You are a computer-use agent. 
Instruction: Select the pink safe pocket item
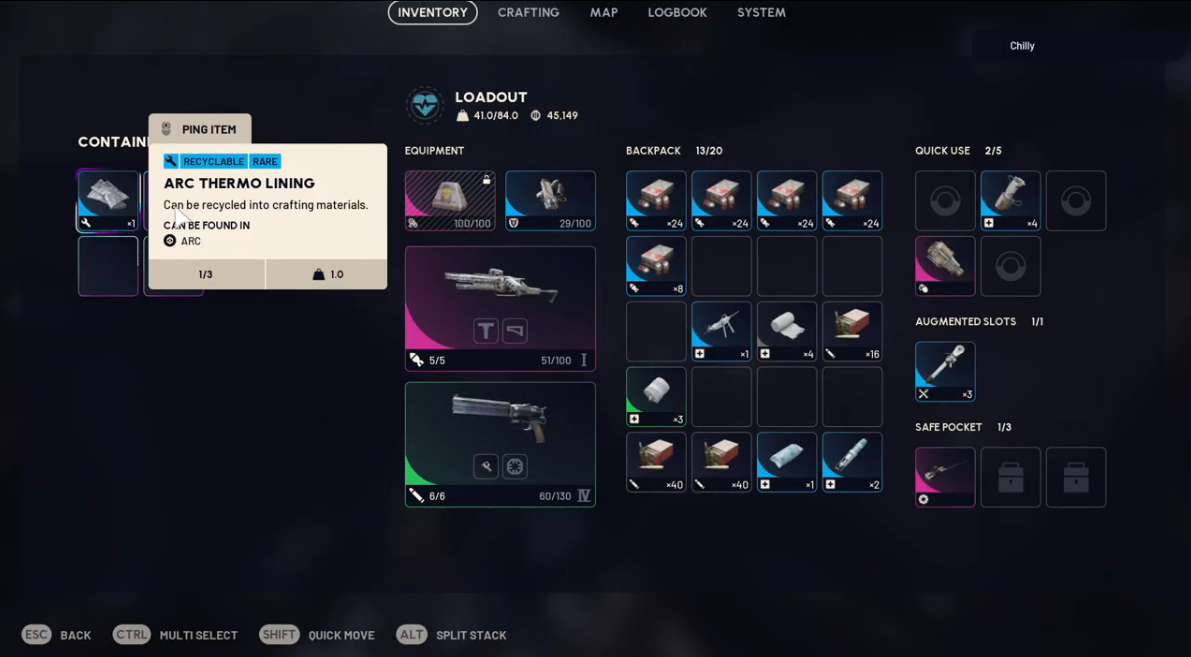[945, 477]
